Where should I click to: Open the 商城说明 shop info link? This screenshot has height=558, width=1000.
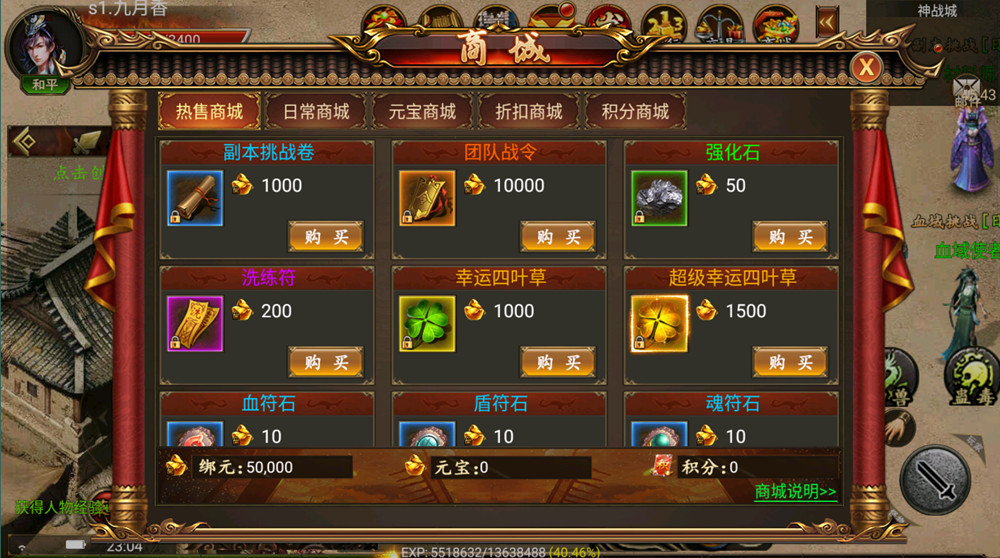(x=795, y=492)
